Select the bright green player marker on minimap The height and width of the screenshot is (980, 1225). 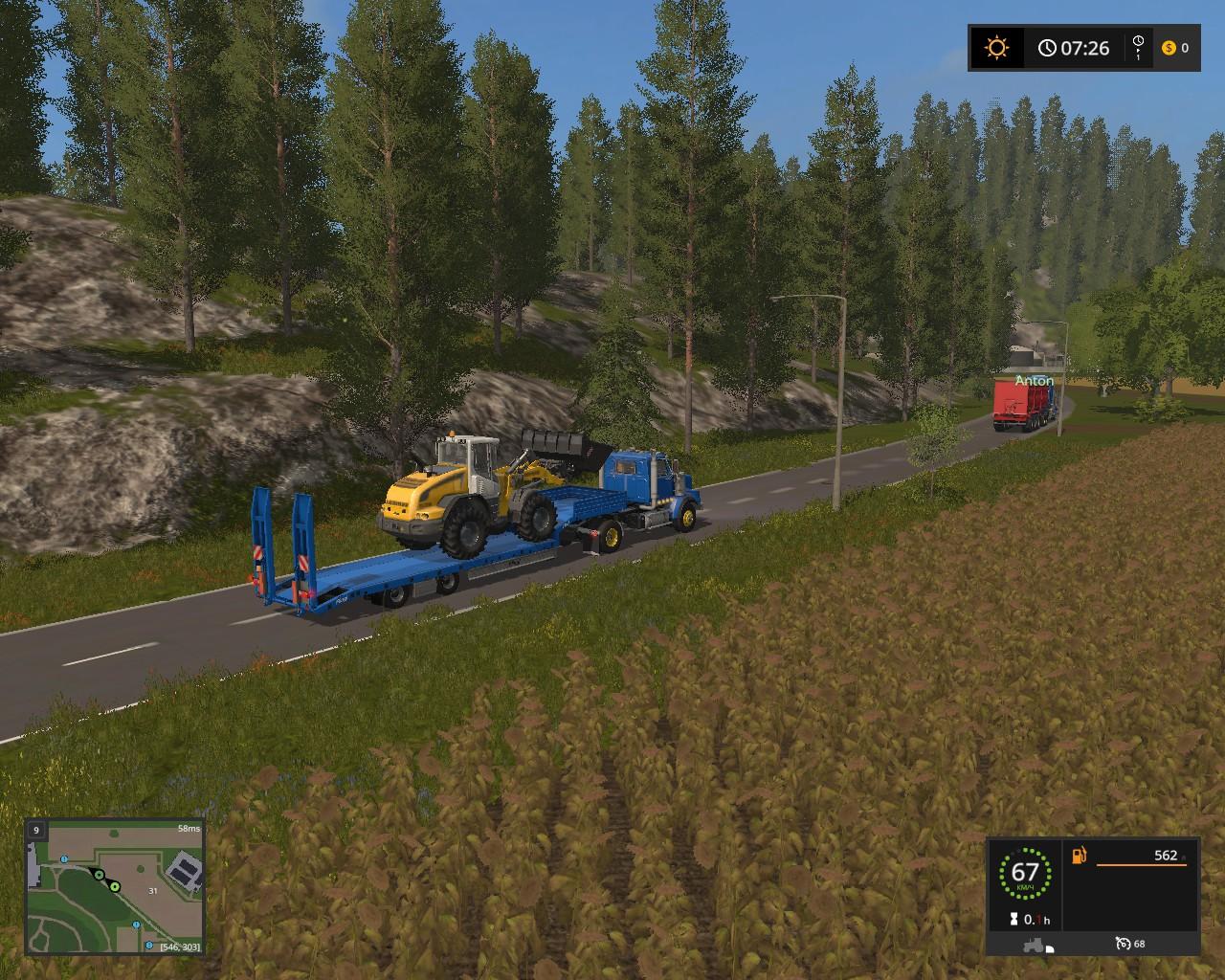(115, 887)
